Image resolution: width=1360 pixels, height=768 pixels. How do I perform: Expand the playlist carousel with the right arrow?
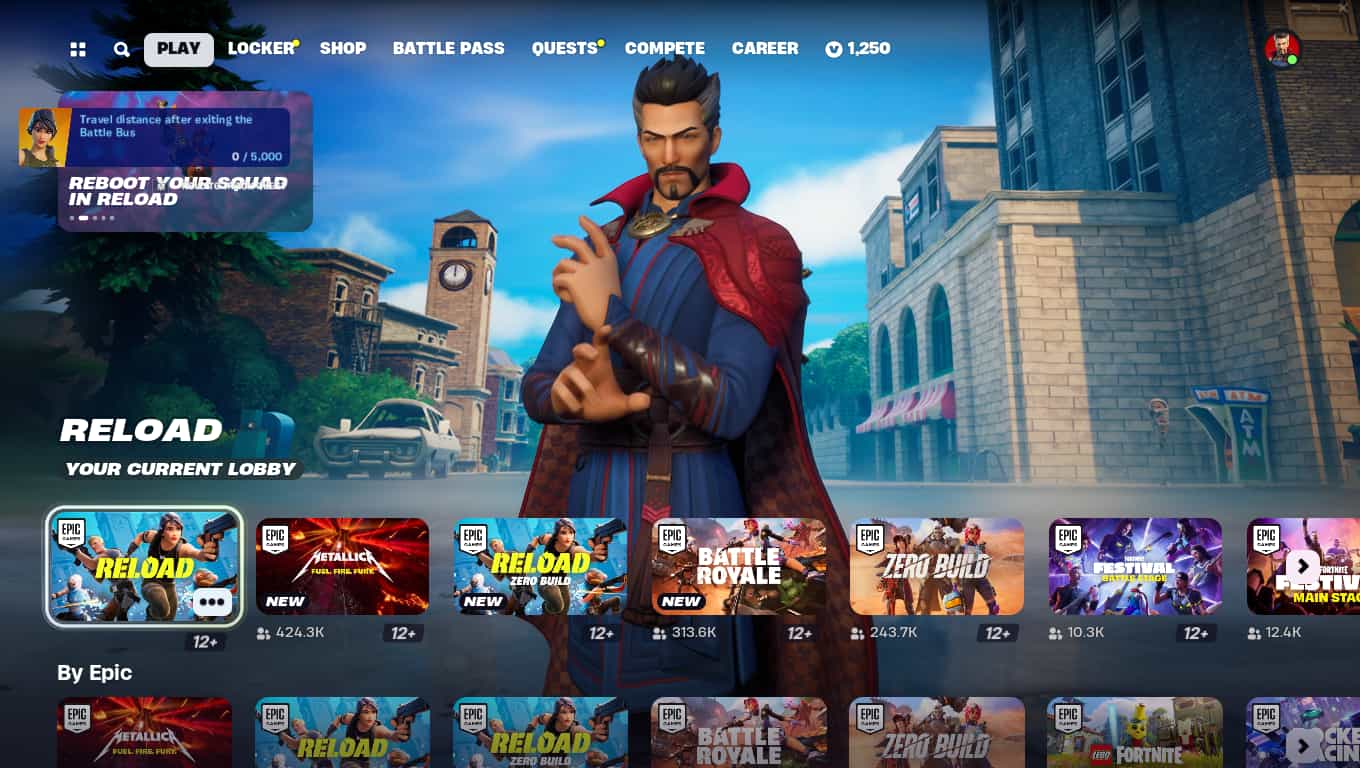1303,567
